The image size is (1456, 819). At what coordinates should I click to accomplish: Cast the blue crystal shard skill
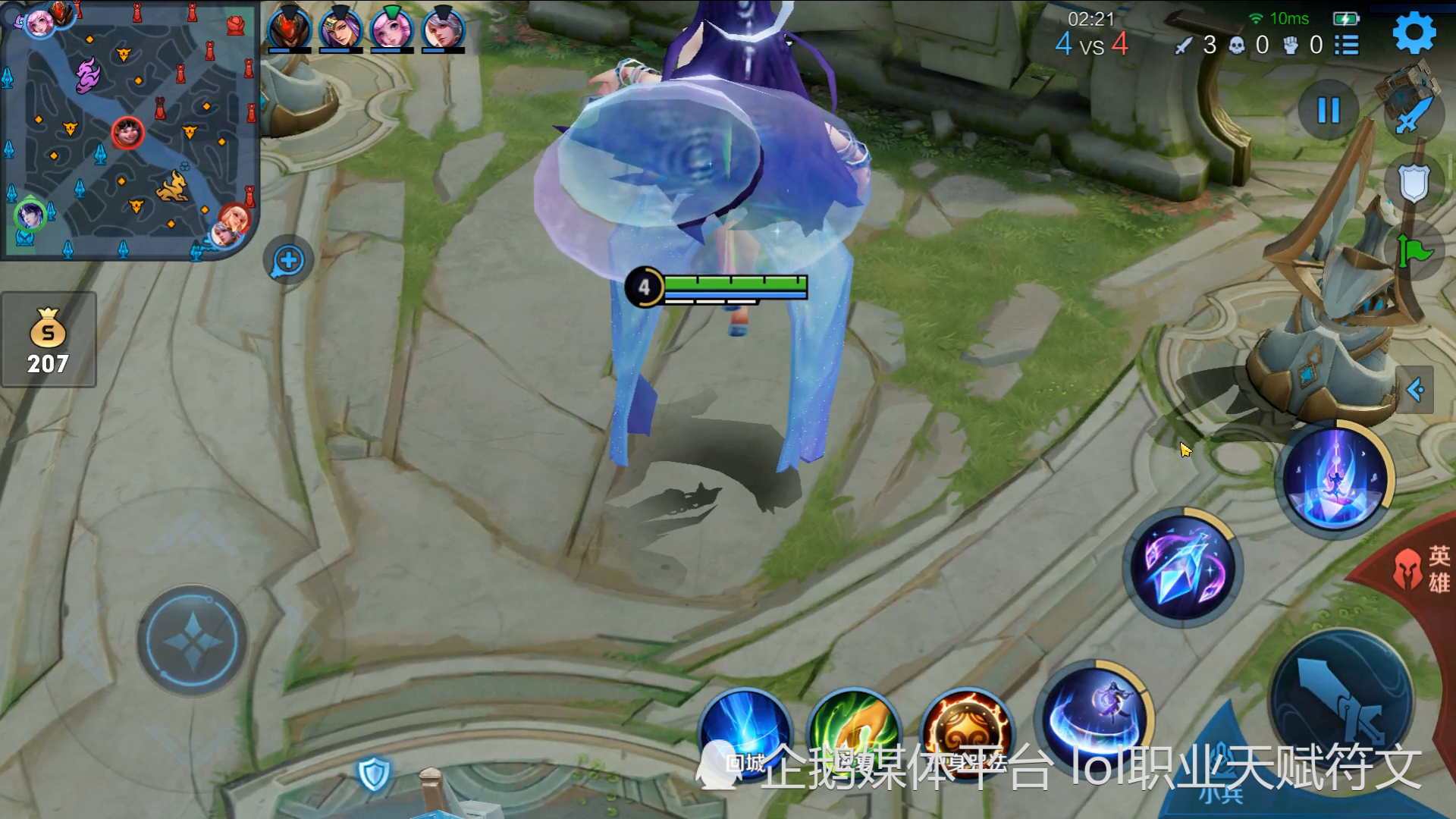pyautogui.click(x=1181, y=567)
